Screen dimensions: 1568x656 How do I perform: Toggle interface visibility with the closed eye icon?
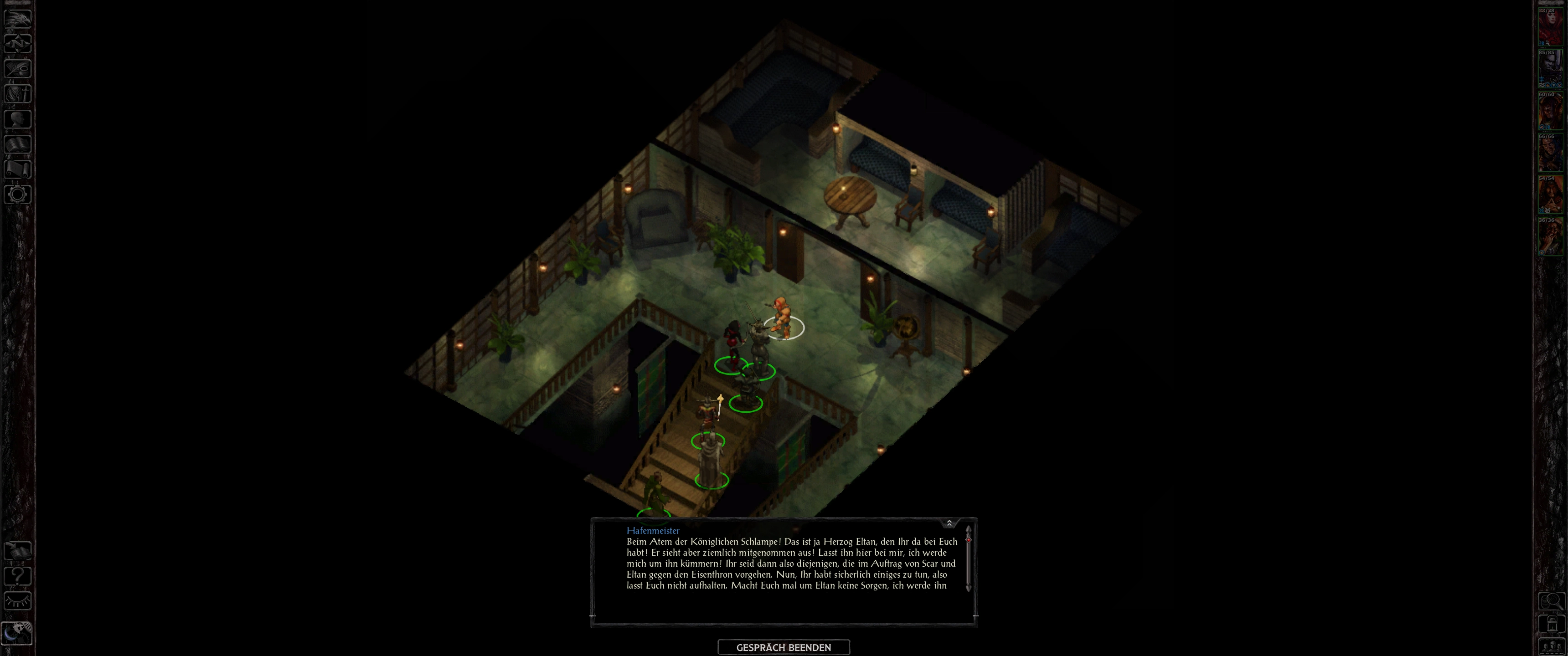pyautogui.click(x=18, y=601)
